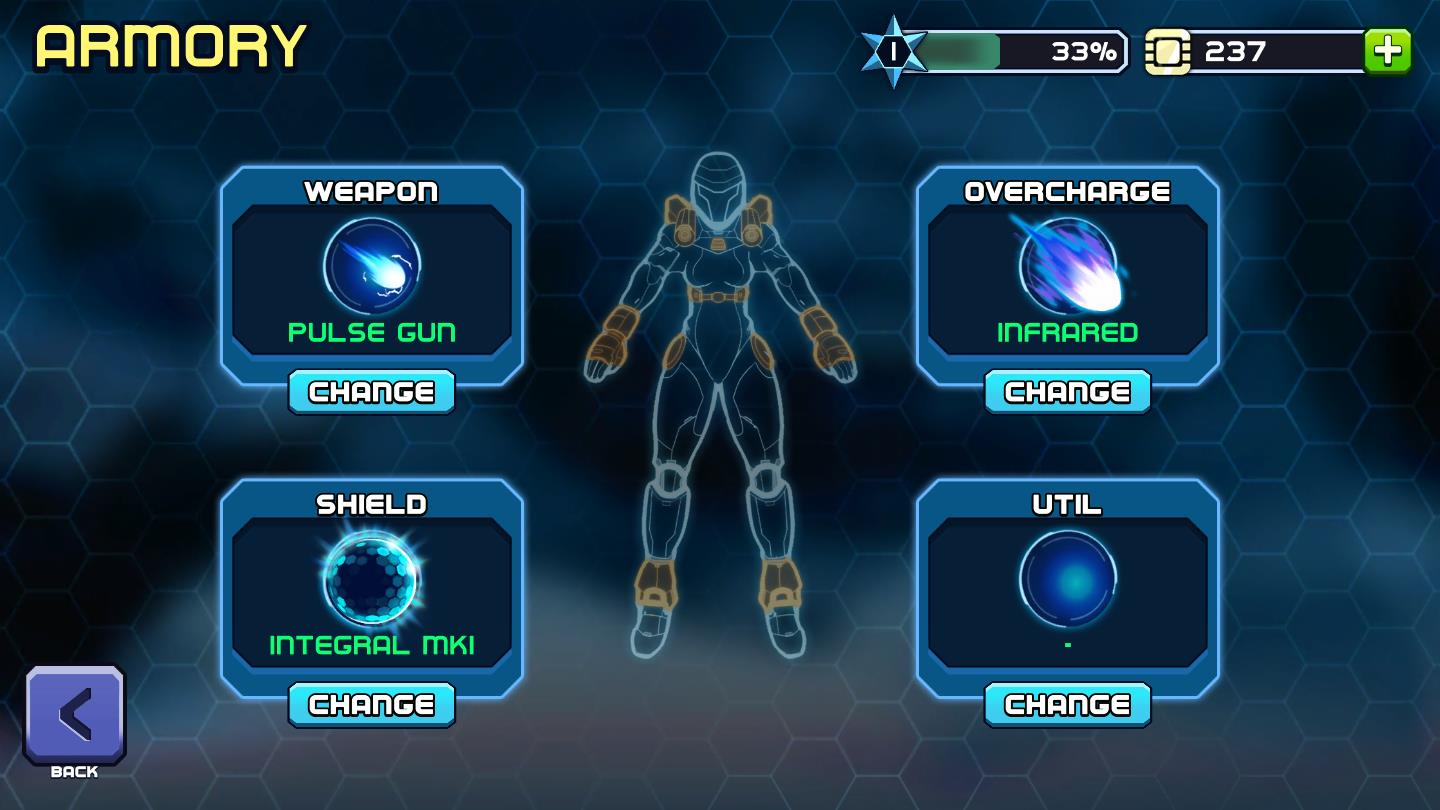
Task: Change the Integral MKI shield
Action: click(371, 705)
